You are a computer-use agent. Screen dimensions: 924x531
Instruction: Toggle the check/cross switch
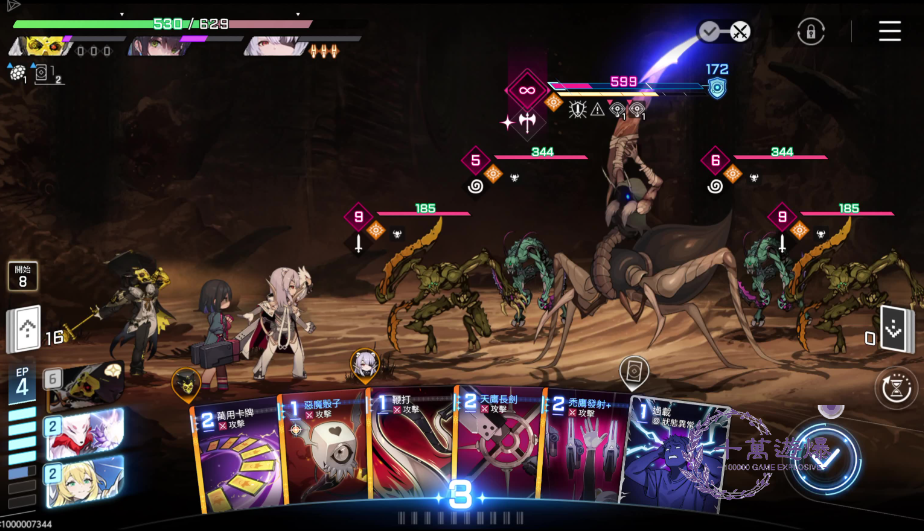point(725,32)
